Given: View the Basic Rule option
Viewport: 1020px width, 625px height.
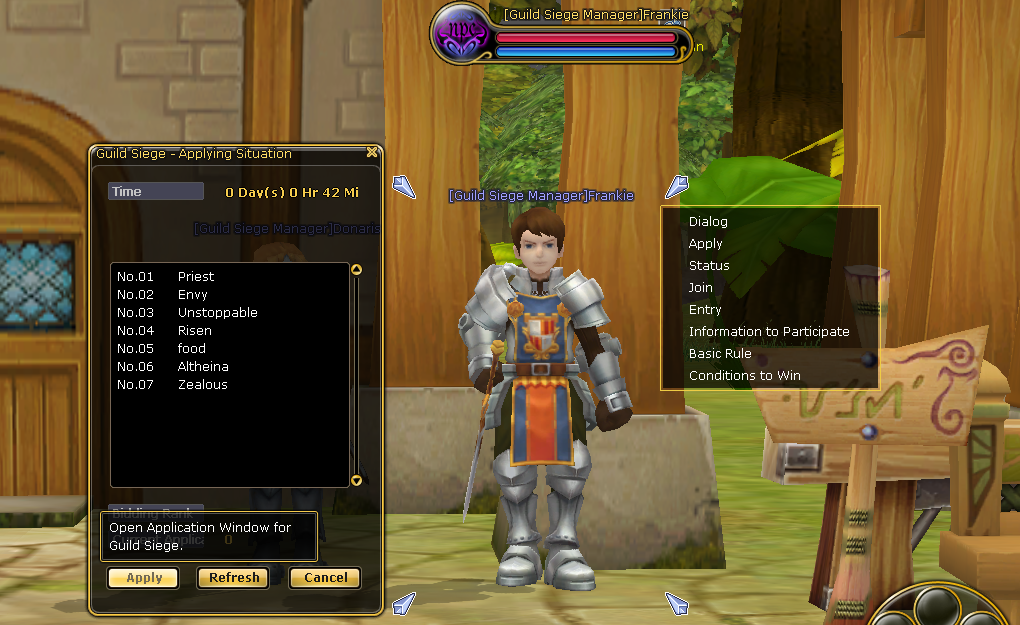Looking at the screenshot, I should tap(720, 354).
